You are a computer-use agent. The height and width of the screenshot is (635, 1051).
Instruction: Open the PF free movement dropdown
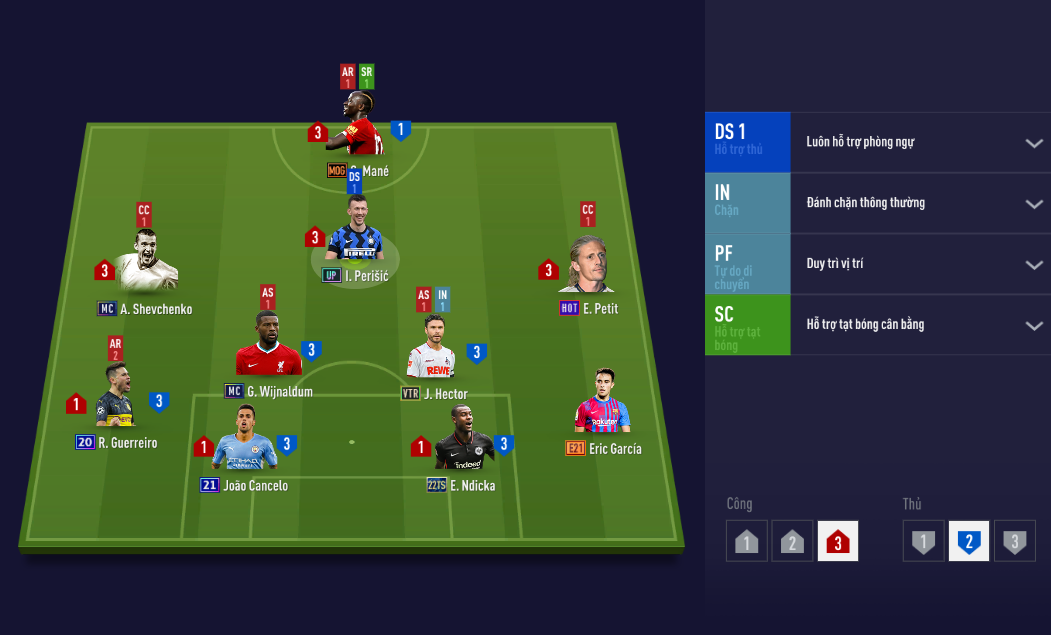[1034, 265]
